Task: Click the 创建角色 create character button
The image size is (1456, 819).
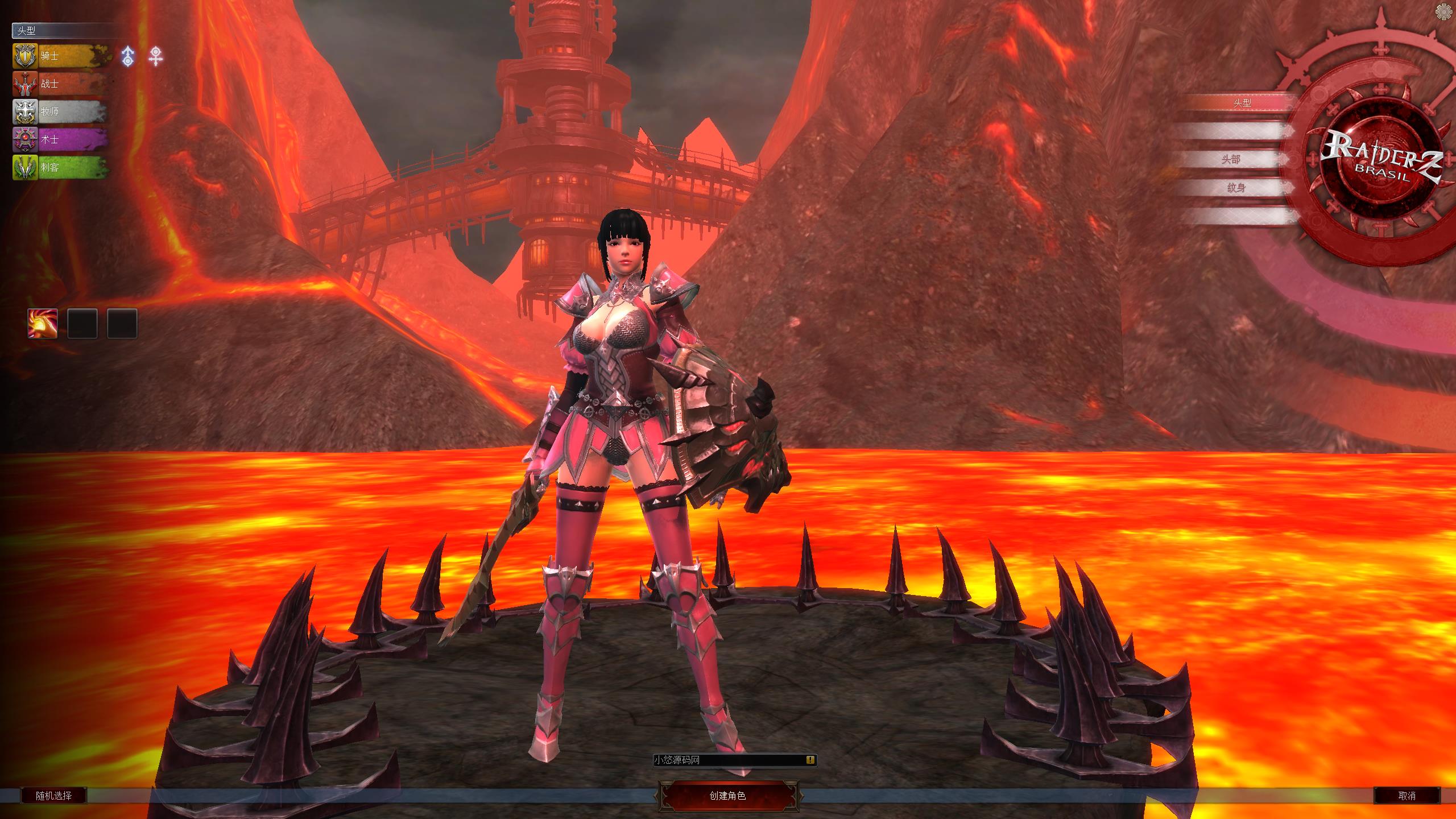Action: pyautogui.click(x=728, y=796)
